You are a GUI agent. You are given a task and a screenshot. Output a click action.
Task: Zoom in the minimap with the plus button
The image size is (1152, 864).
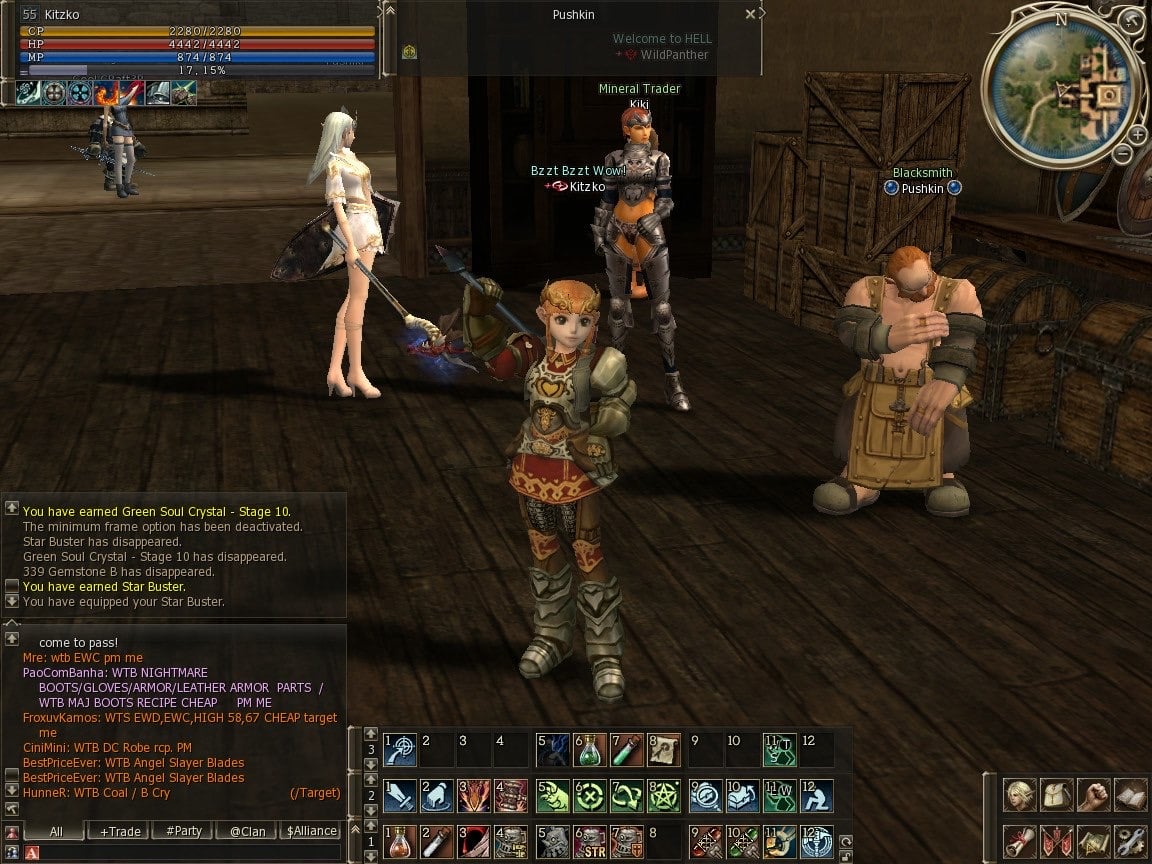tap(1138, 134)
